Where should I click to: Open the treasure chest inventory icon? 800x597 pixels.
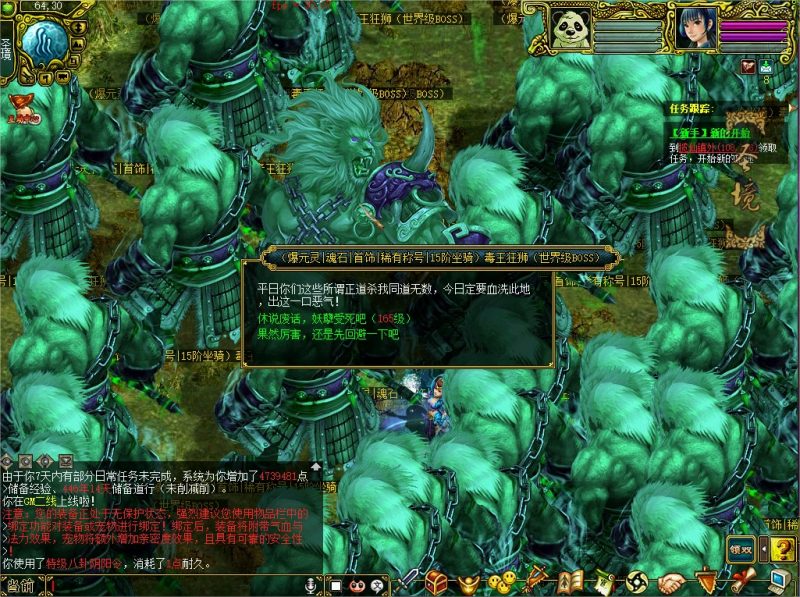[436, 580]
